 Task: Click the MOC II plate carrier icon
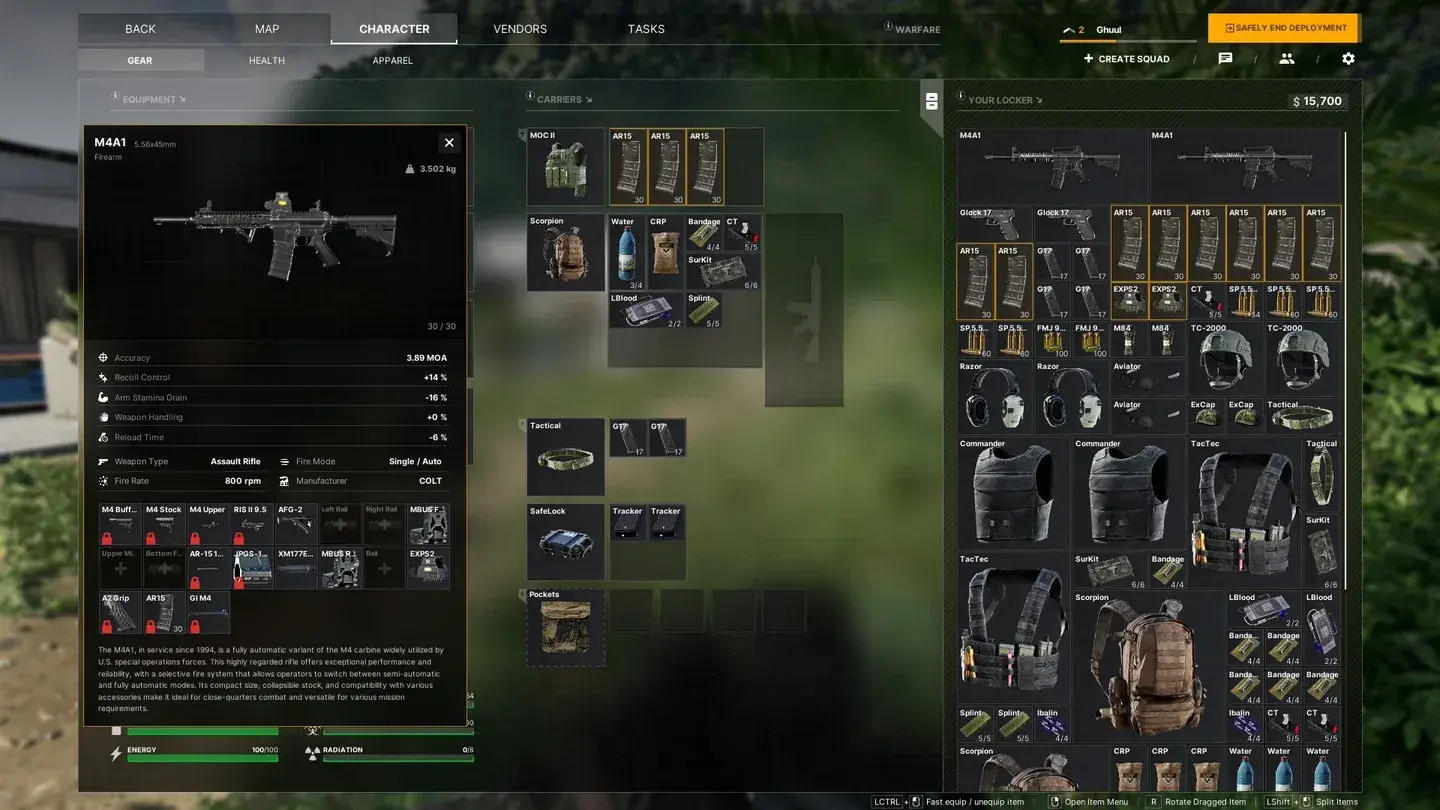click(565, 165)
